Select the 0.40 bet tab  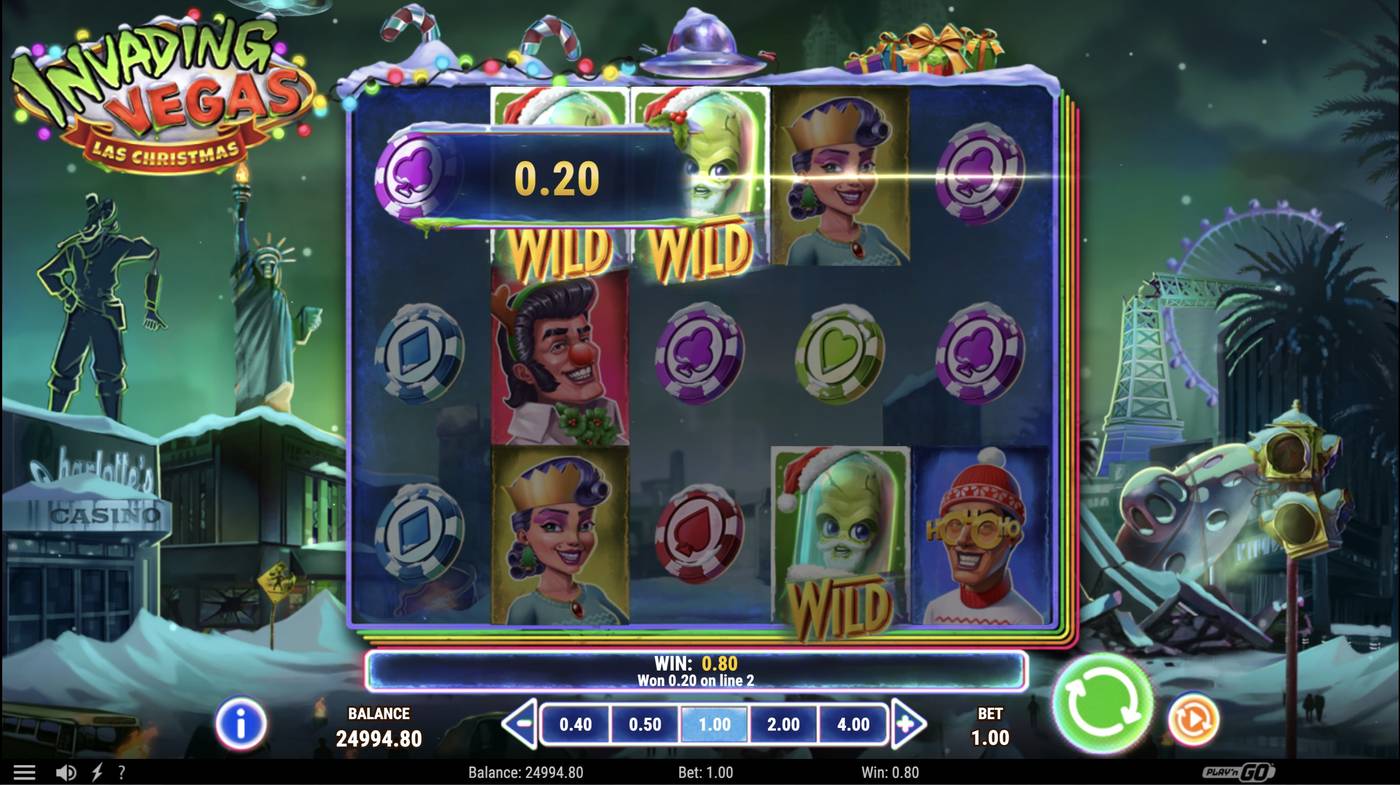pos(577,722)
